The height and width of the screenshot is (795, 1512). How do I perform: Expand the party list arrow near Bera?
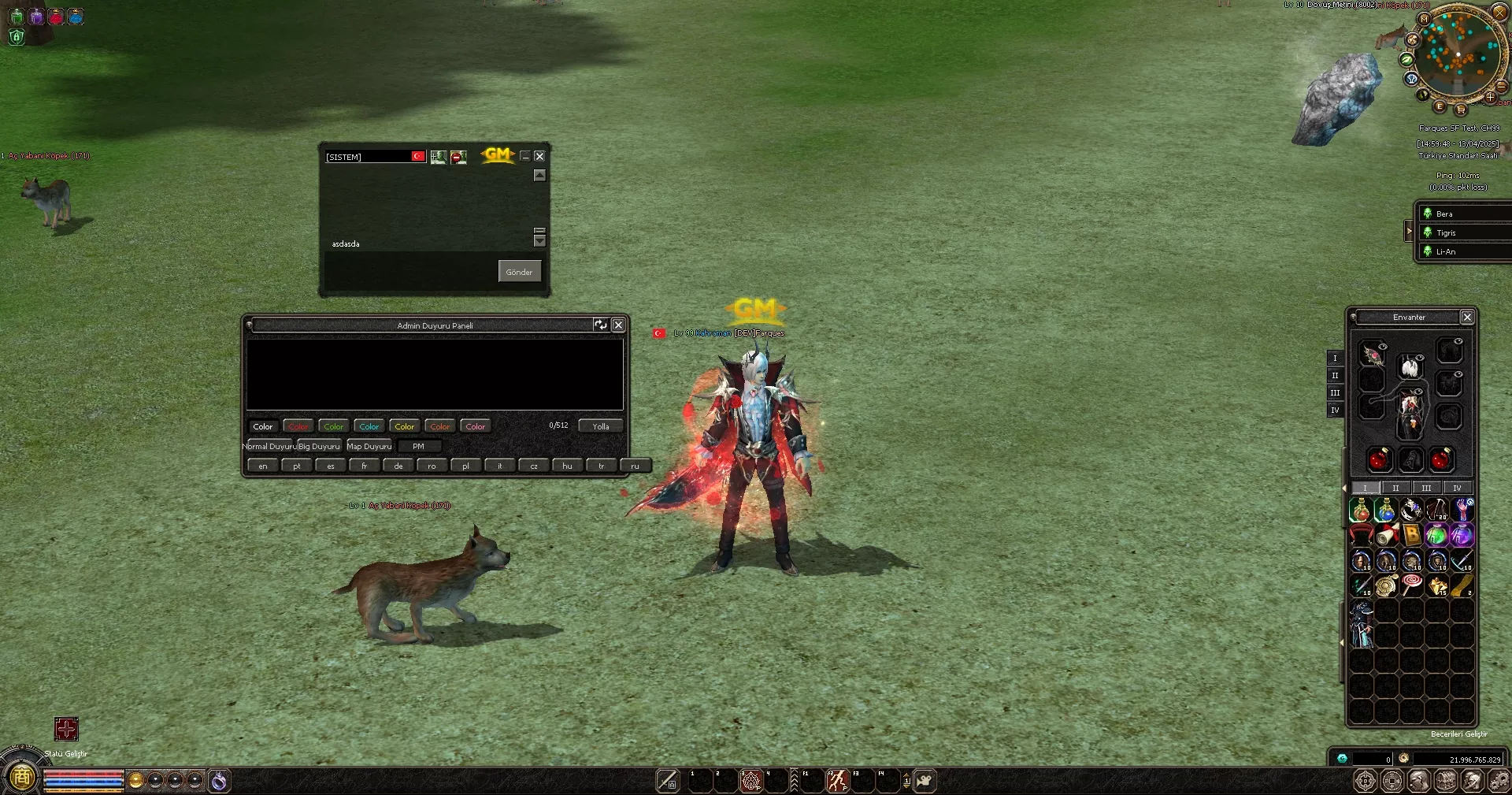(1410, 231)
